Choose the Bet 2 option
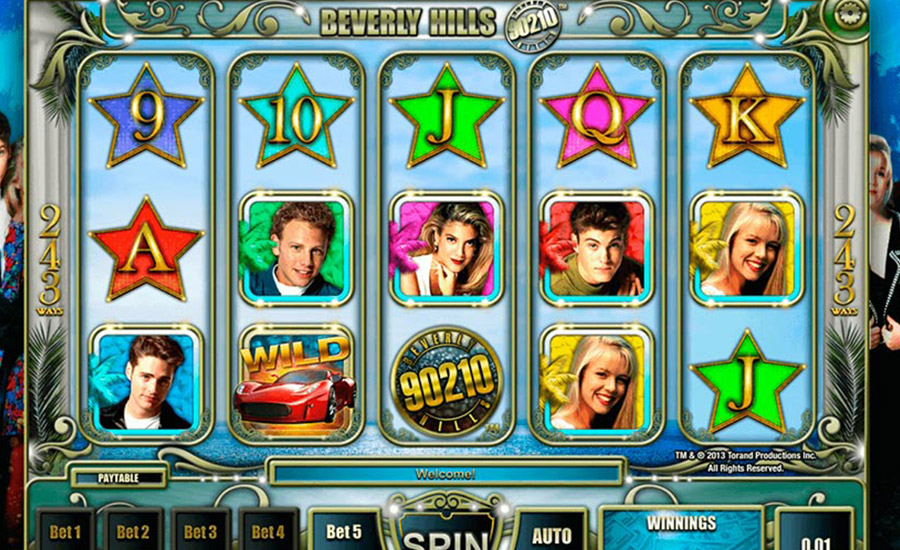Screen dimensions: 900x550 (x=132, y=531)
